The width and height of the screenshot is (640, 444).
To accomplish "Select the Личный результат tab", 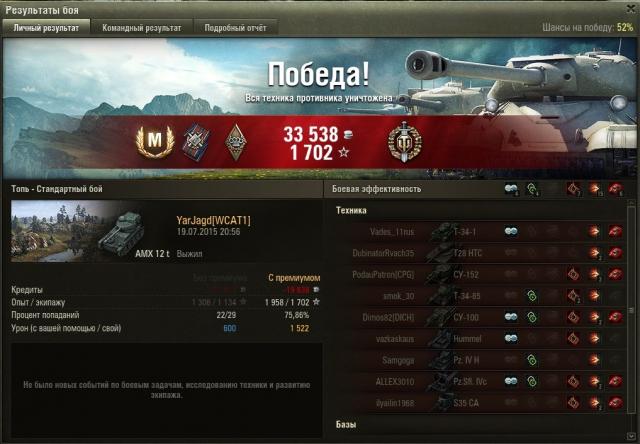I will point(47,28).
